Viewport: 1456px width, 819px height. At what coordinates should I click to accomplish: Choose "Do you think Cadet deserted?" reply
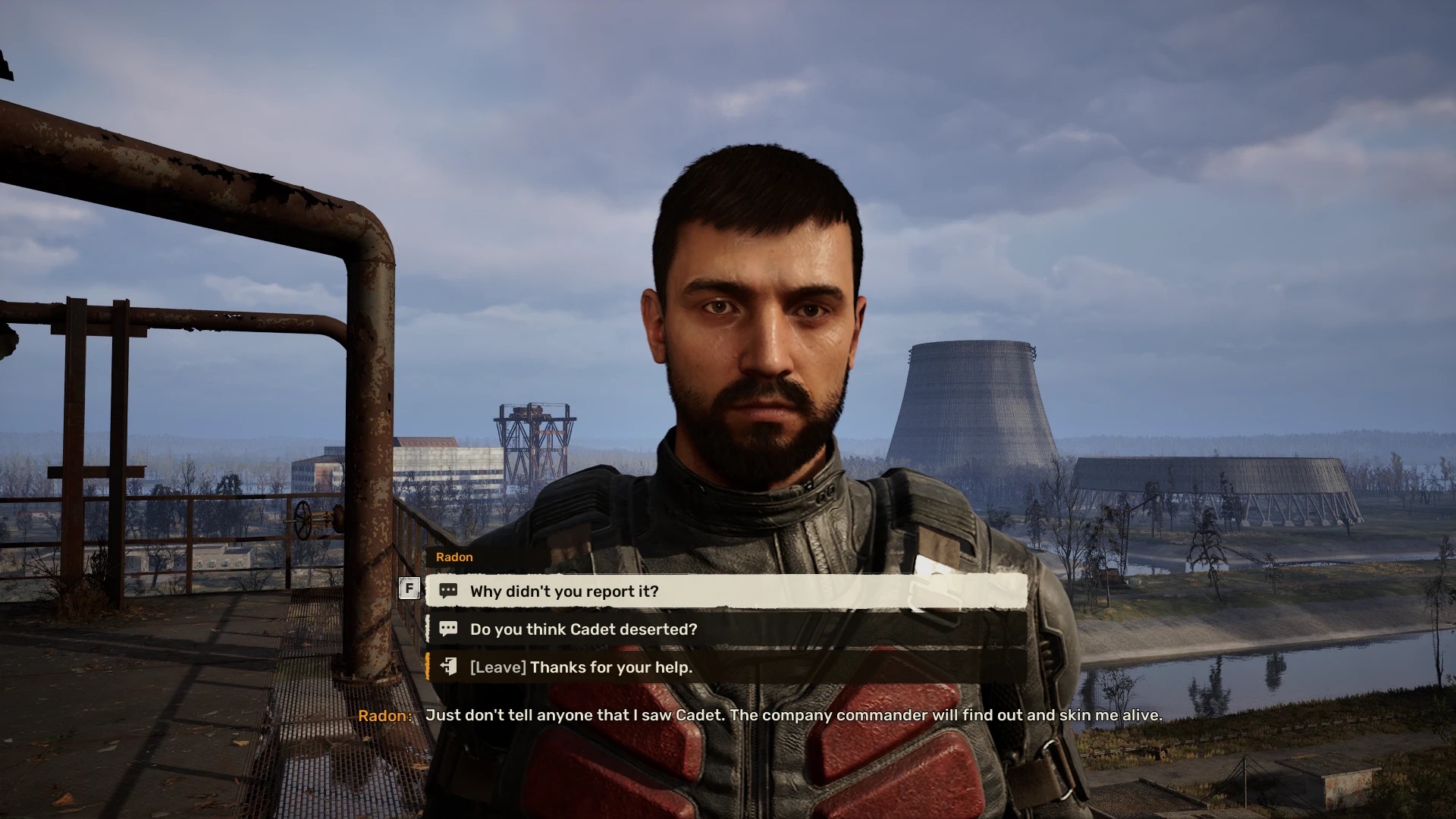725,629
